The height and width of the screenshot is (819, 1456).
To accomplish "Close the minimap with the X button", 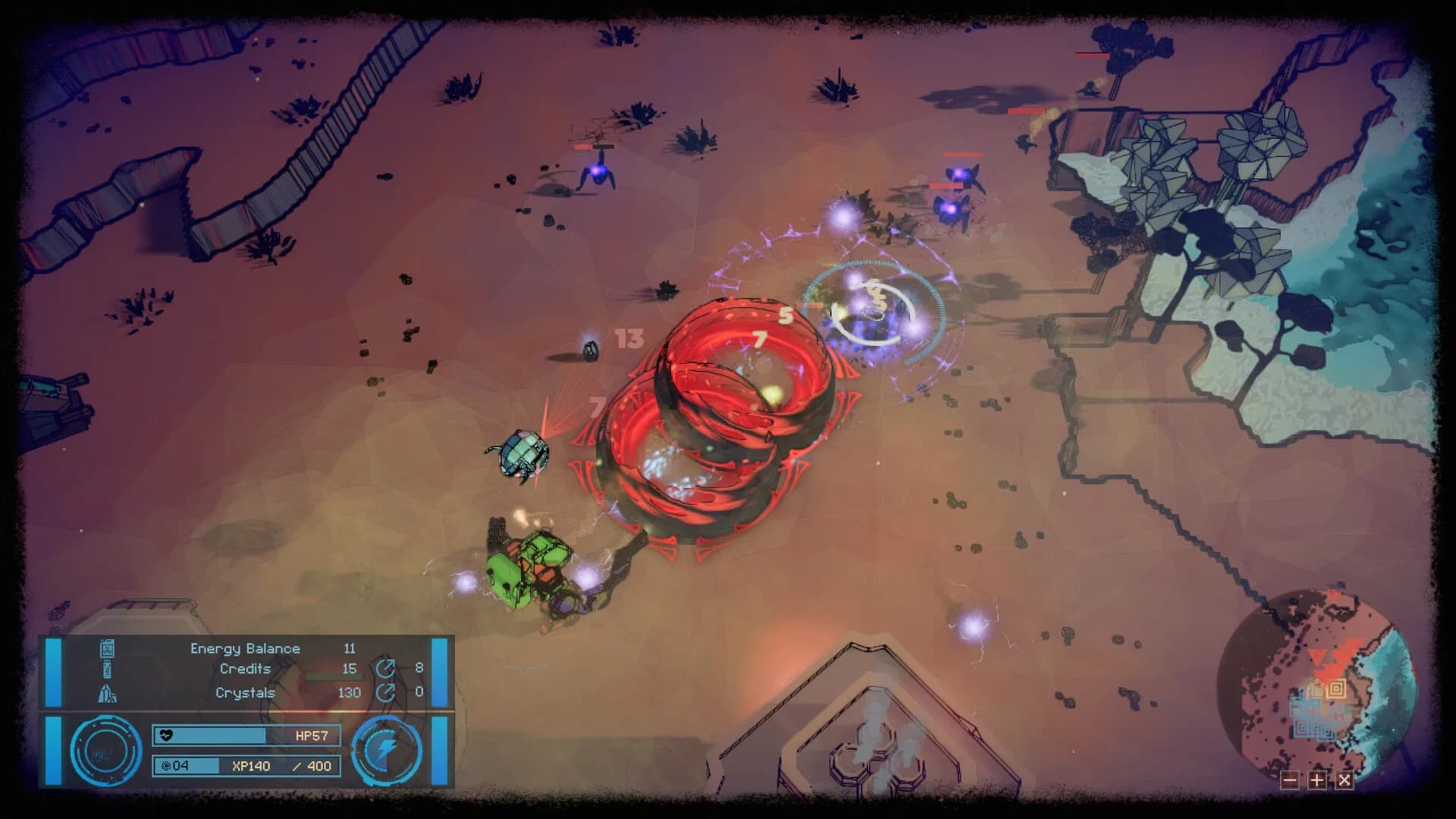I will 1344,780.
